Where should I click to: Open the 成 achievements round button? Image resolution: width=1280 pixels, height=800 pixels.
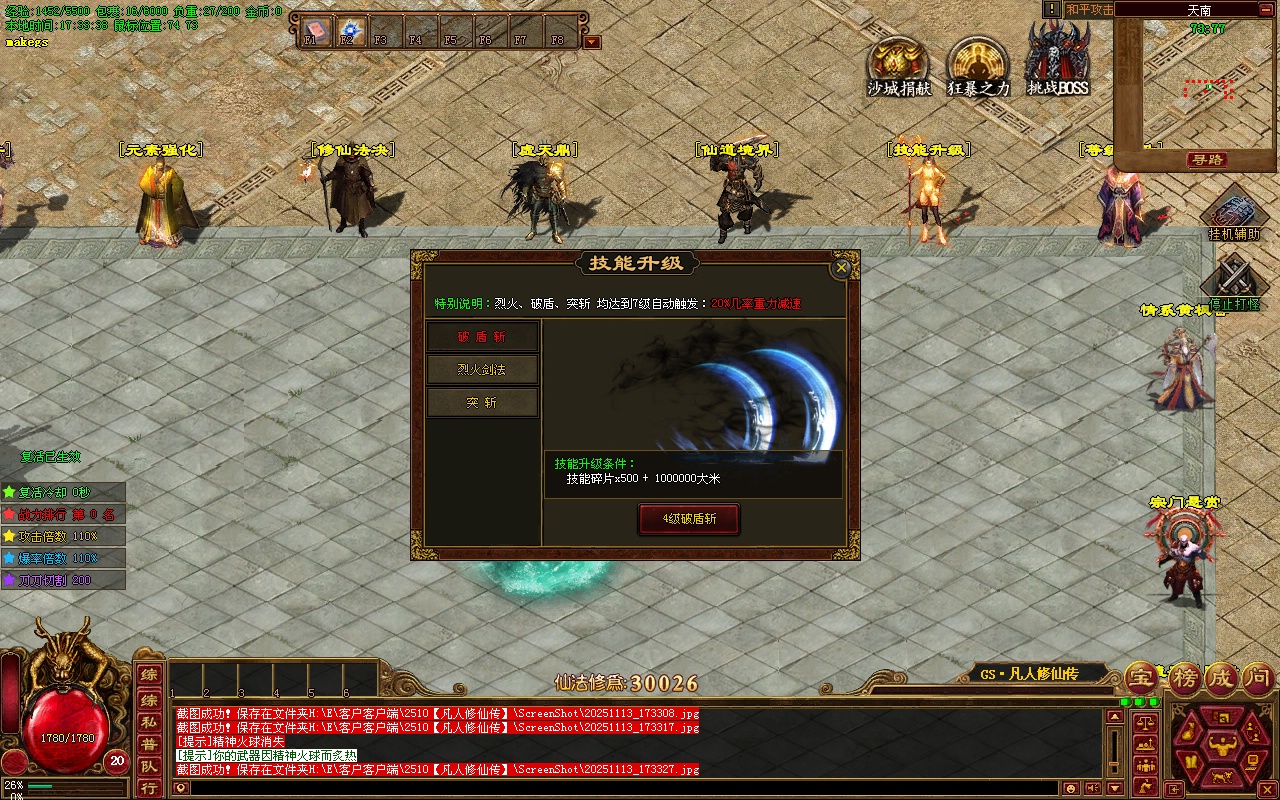click(1220, 679)
